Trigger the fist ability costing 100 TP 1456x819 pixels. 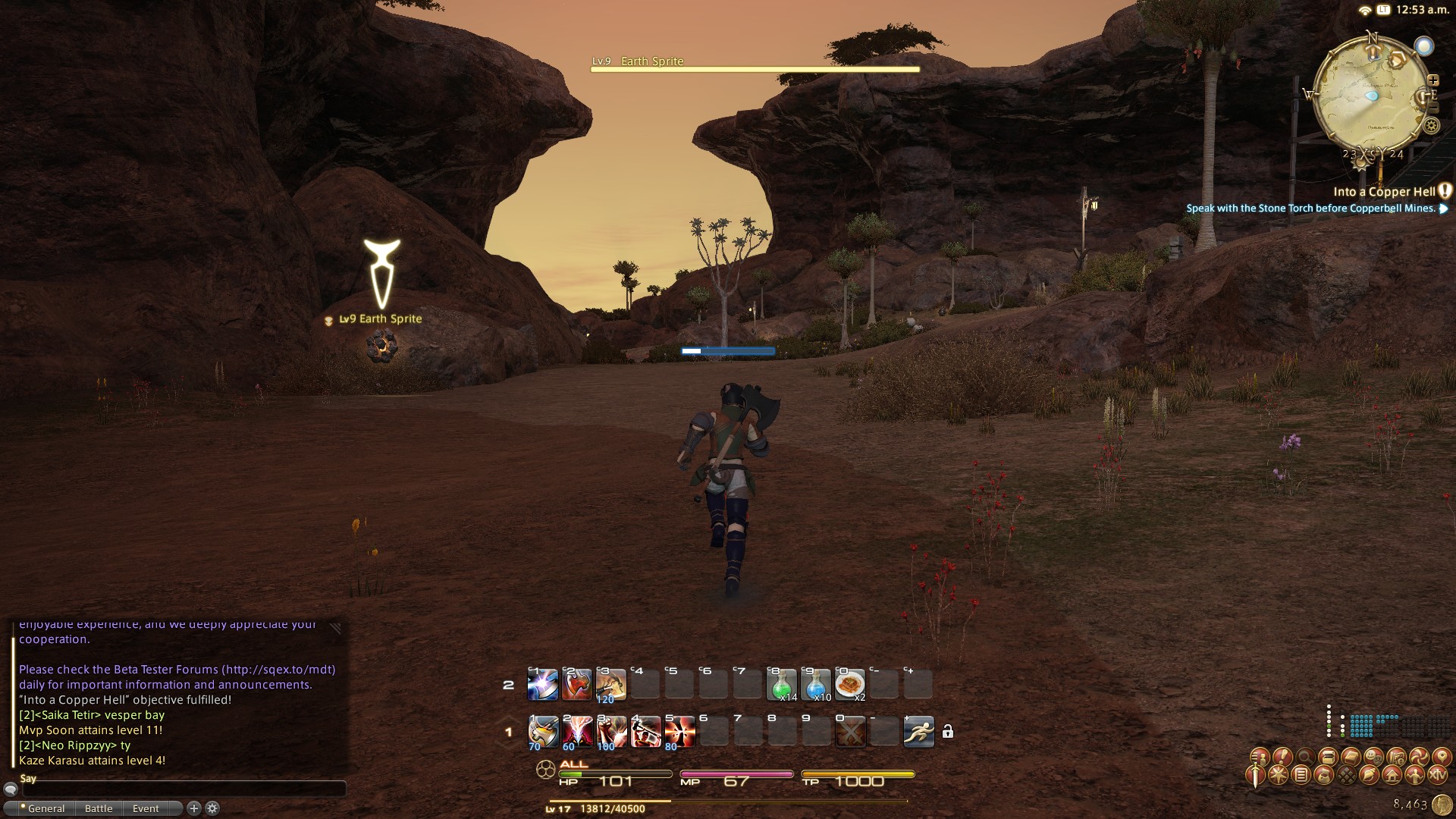(x=610, y=732)
